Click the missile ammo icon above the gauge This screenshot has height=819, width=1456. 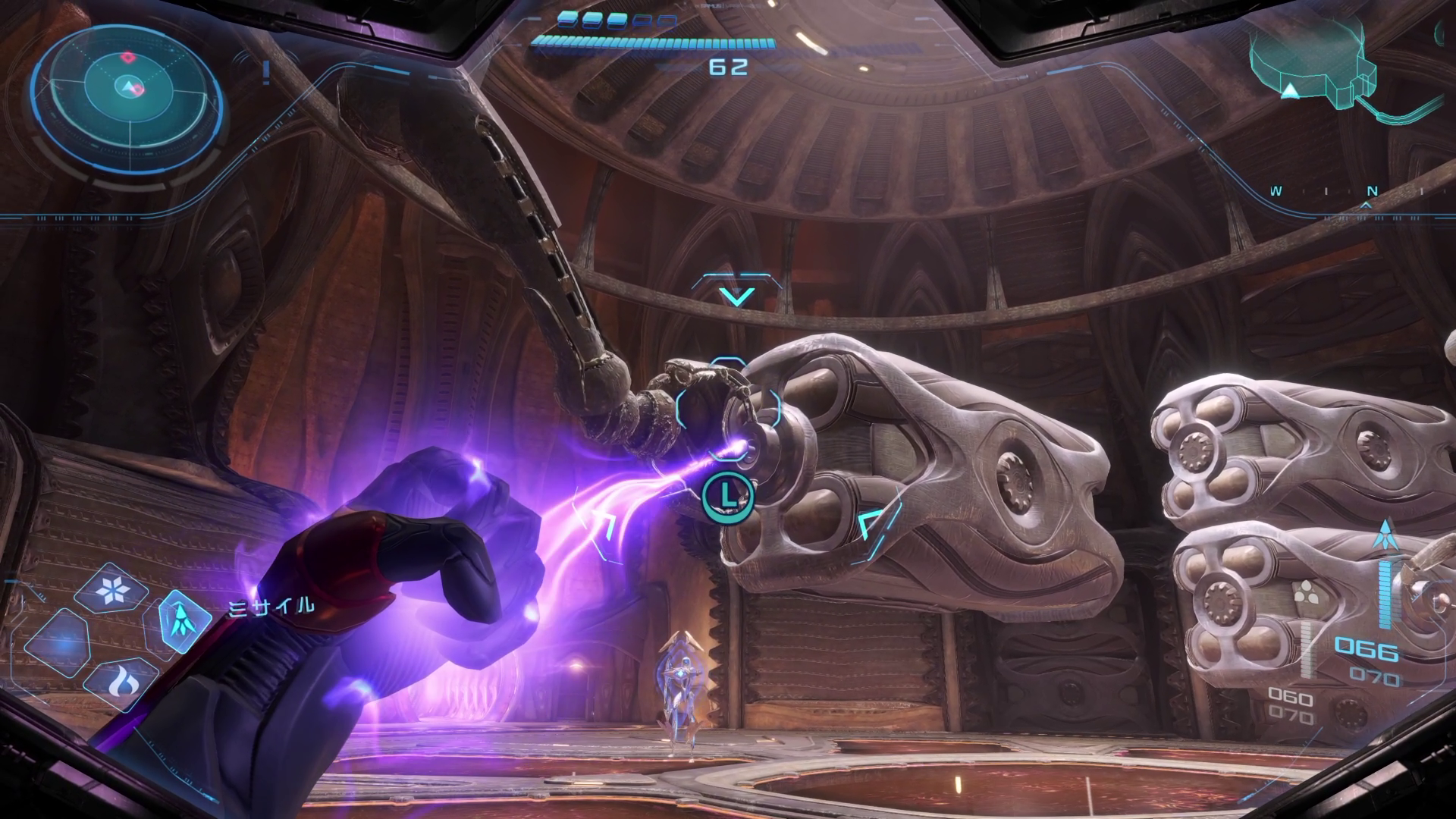tap(1385, 535)
